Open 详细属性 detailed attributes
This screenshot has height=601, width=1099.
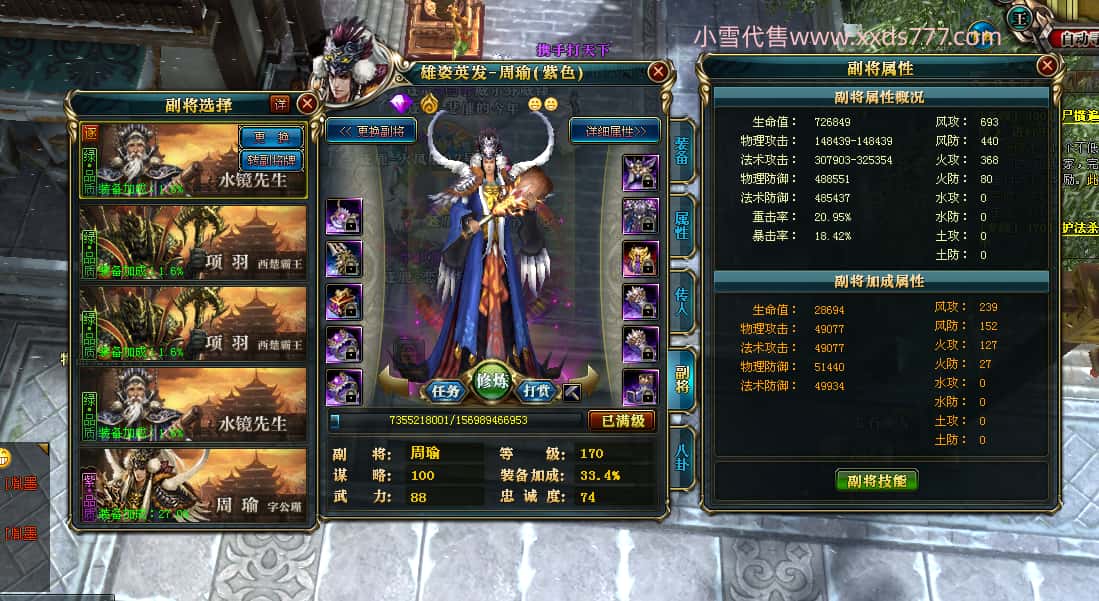point(614,130)
